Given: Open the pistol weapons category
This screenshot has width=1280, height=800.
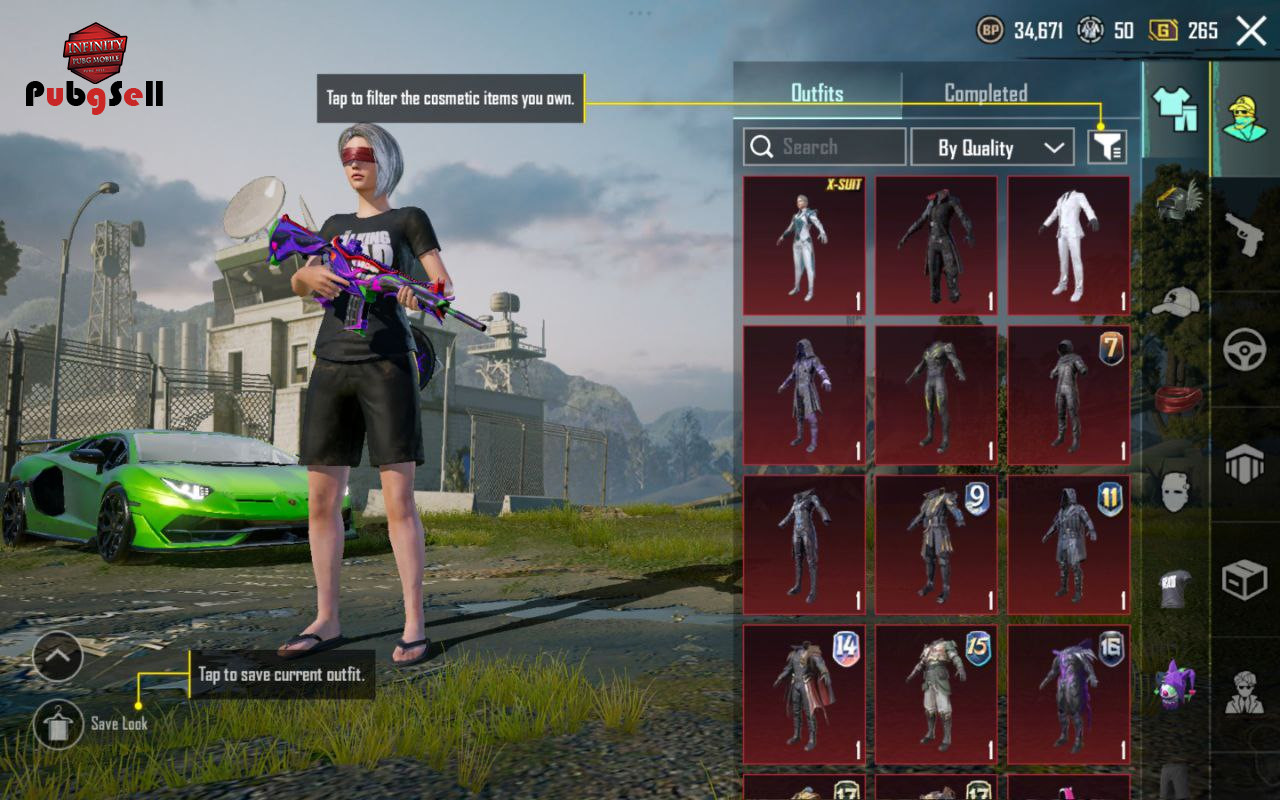Looking at the screenshot, I should click(1245, 235).
